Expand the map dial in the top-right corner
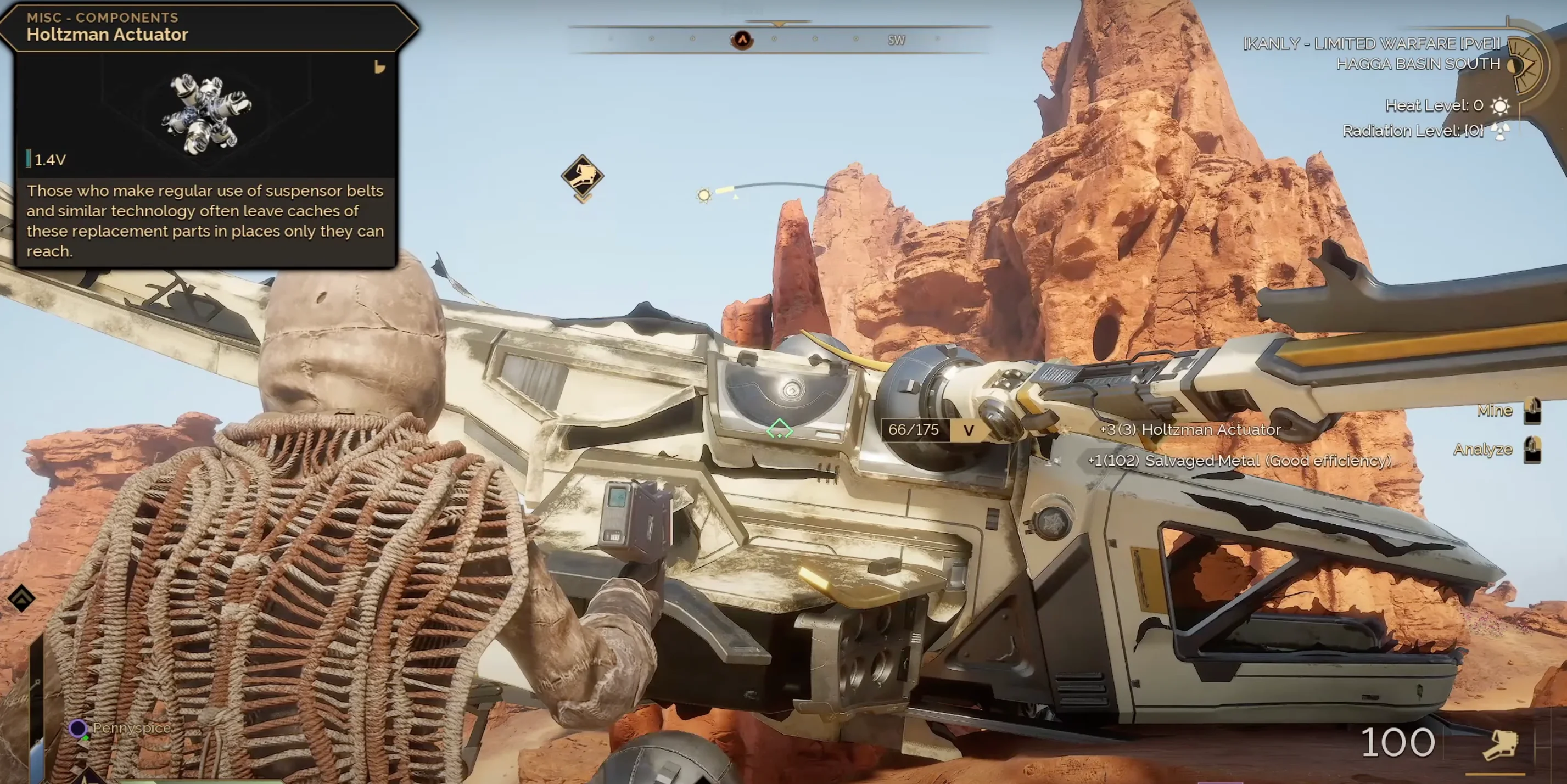Image resolution: width=1567 pixels, height=784 pixels. (1527, 64)
